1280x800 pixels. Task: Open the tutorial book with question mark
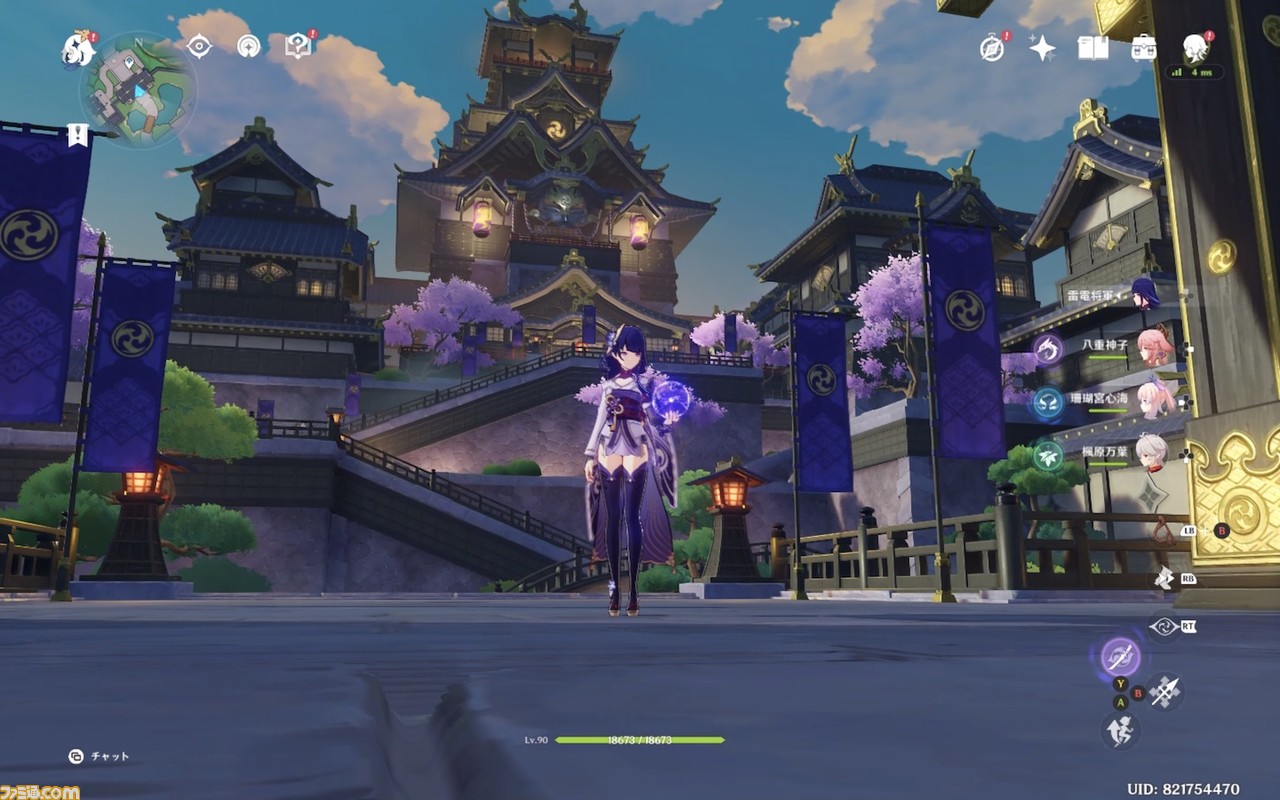pyautogui.click(x=297, y=46)
